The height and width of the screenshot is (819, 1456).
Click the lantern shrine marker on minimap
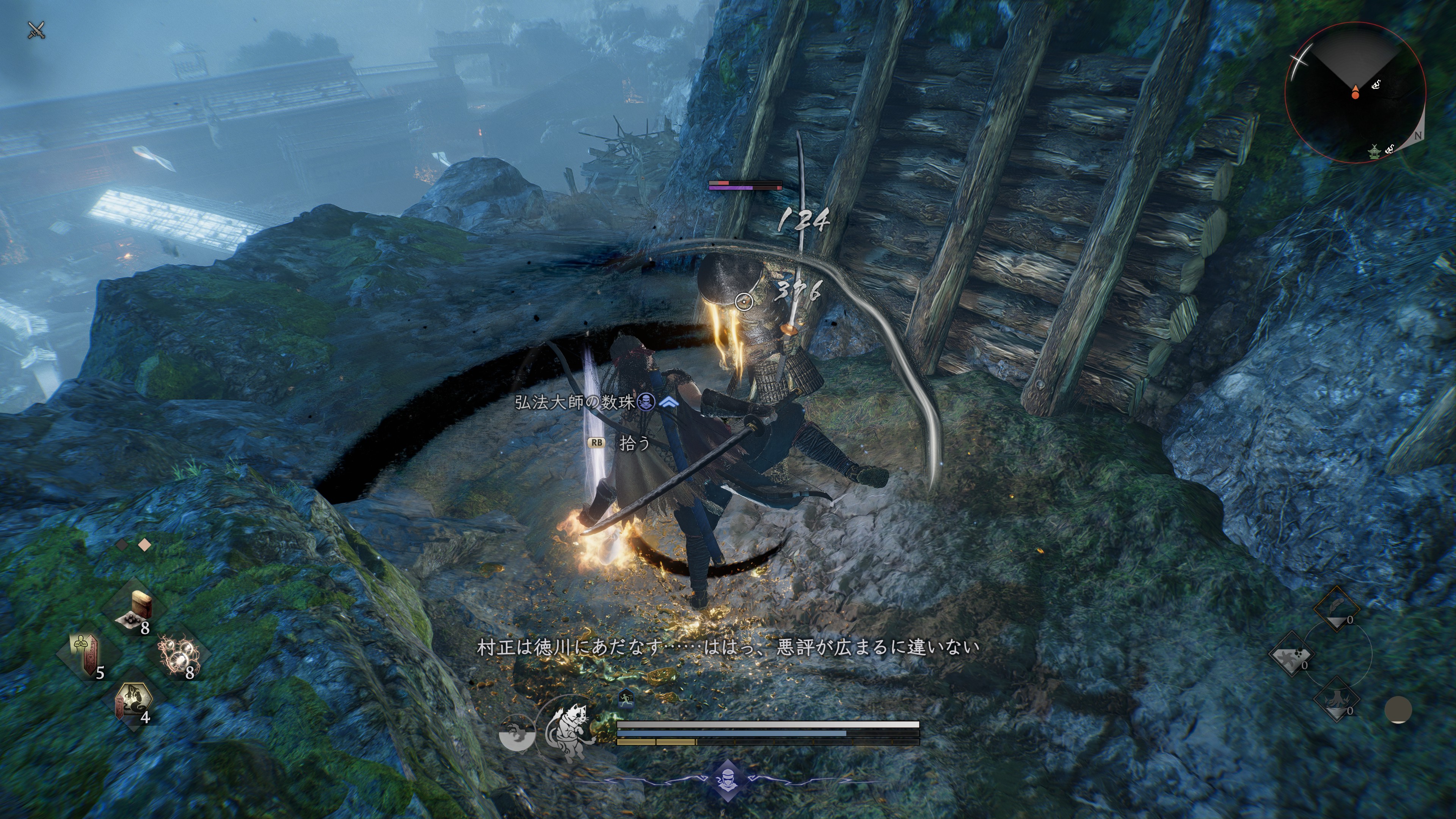(1374, 151)
